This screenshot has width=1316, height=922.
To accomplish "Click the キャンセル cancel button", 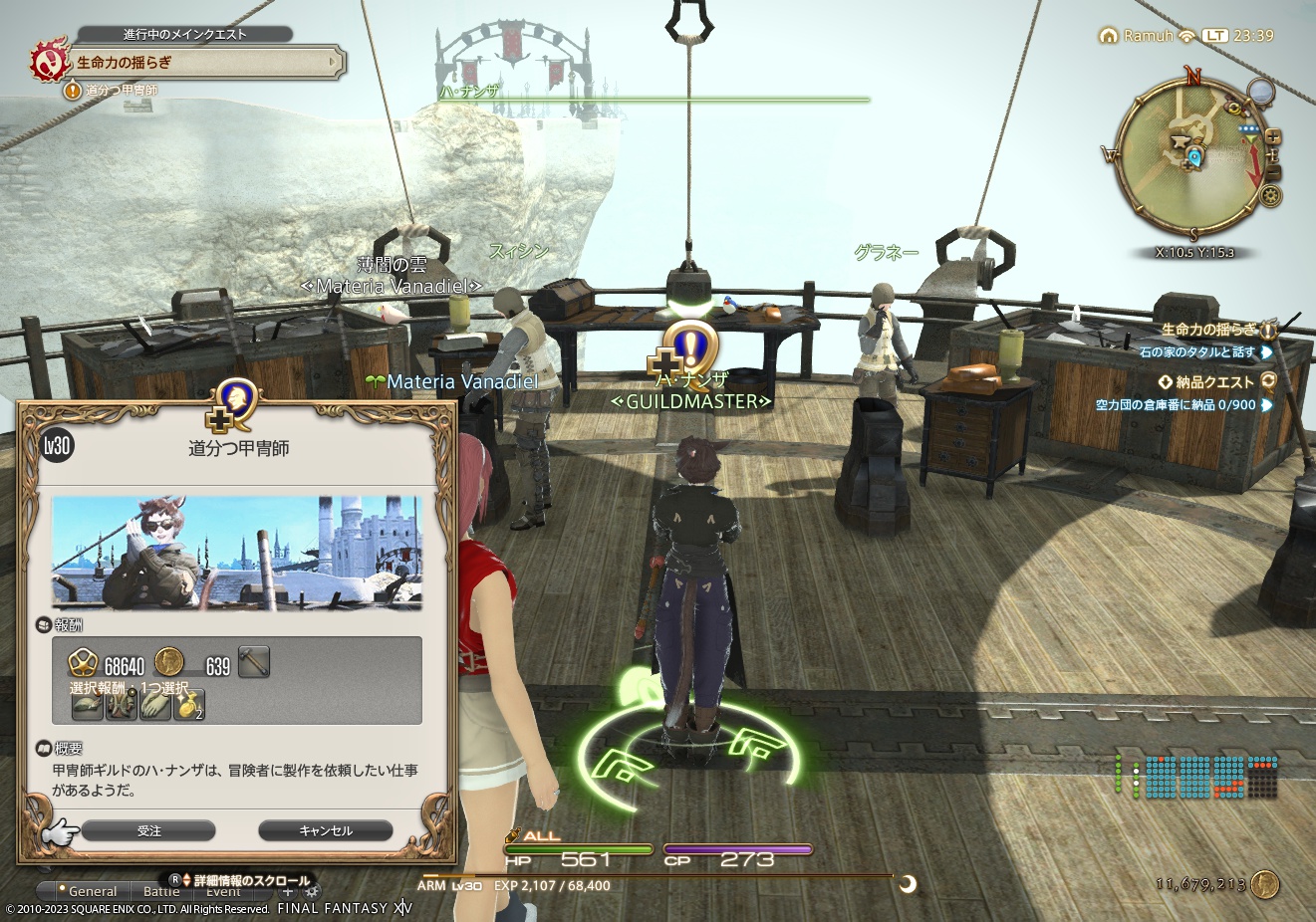I will click(x=326, y=829).
